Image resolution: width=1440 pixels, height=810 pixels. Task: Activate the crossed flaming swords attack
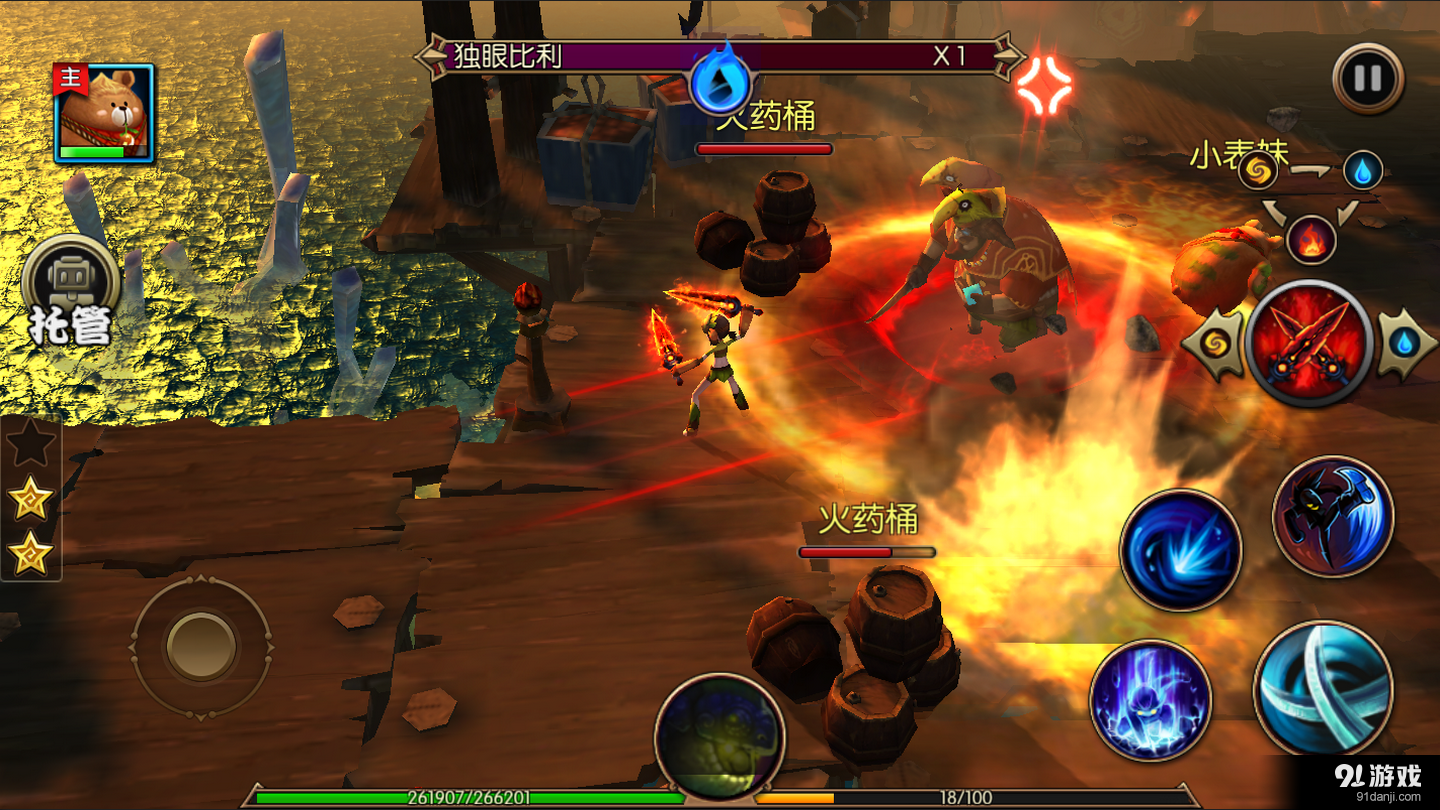1309,344
